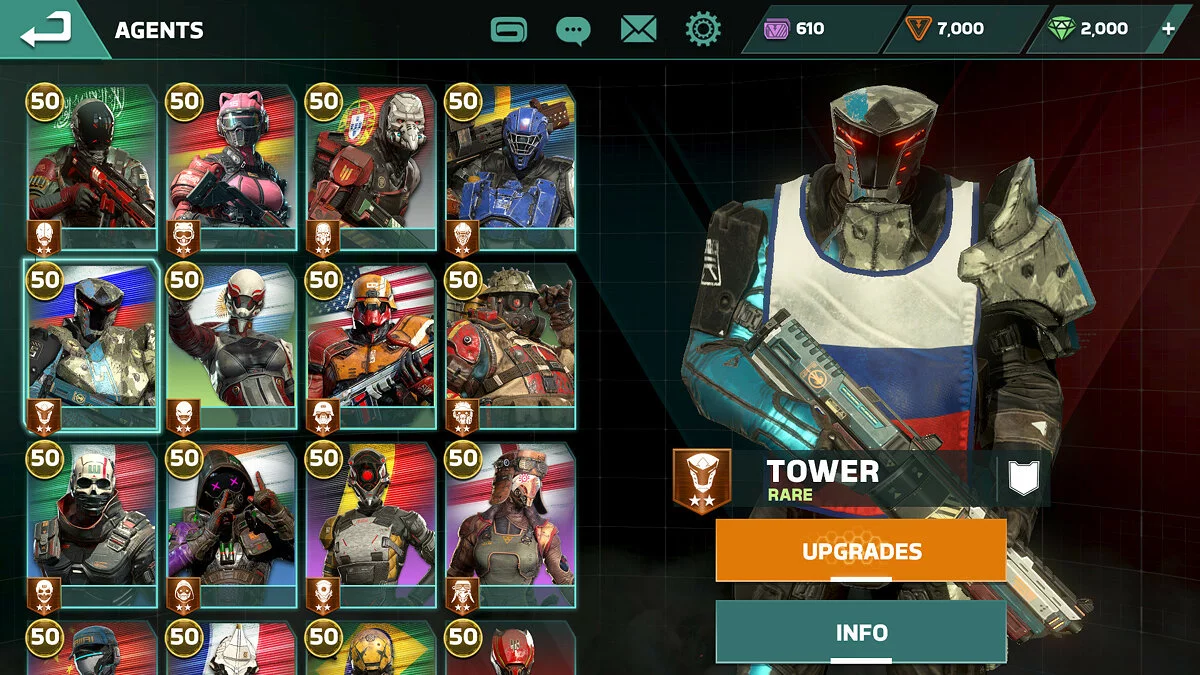The width and height of the screenshot is (1200, 675).
Task: Open the chat speech bubble icon
Action: (573, 30)
